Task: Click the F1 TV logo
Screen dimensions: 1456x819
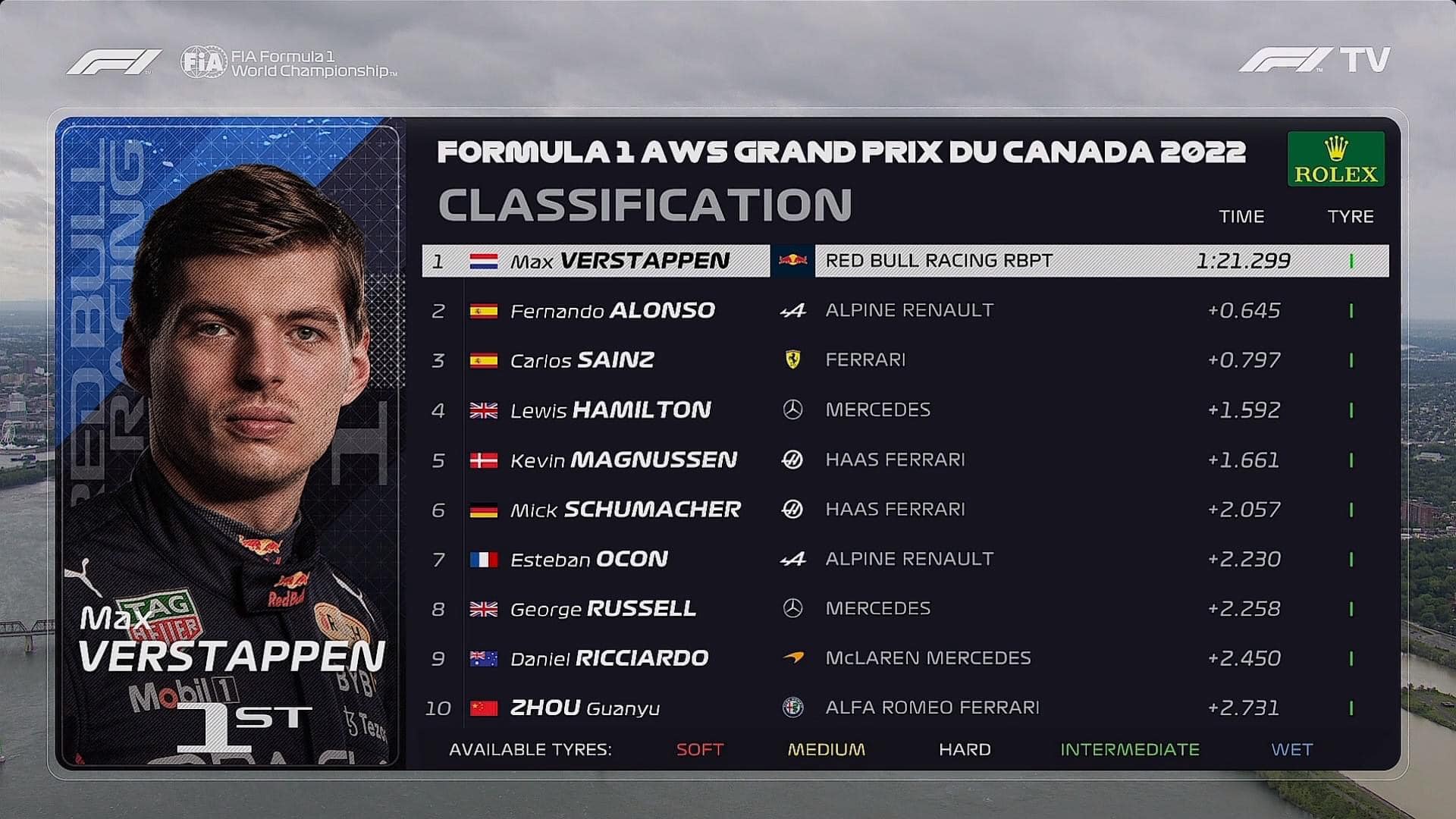Action: 1314,60
